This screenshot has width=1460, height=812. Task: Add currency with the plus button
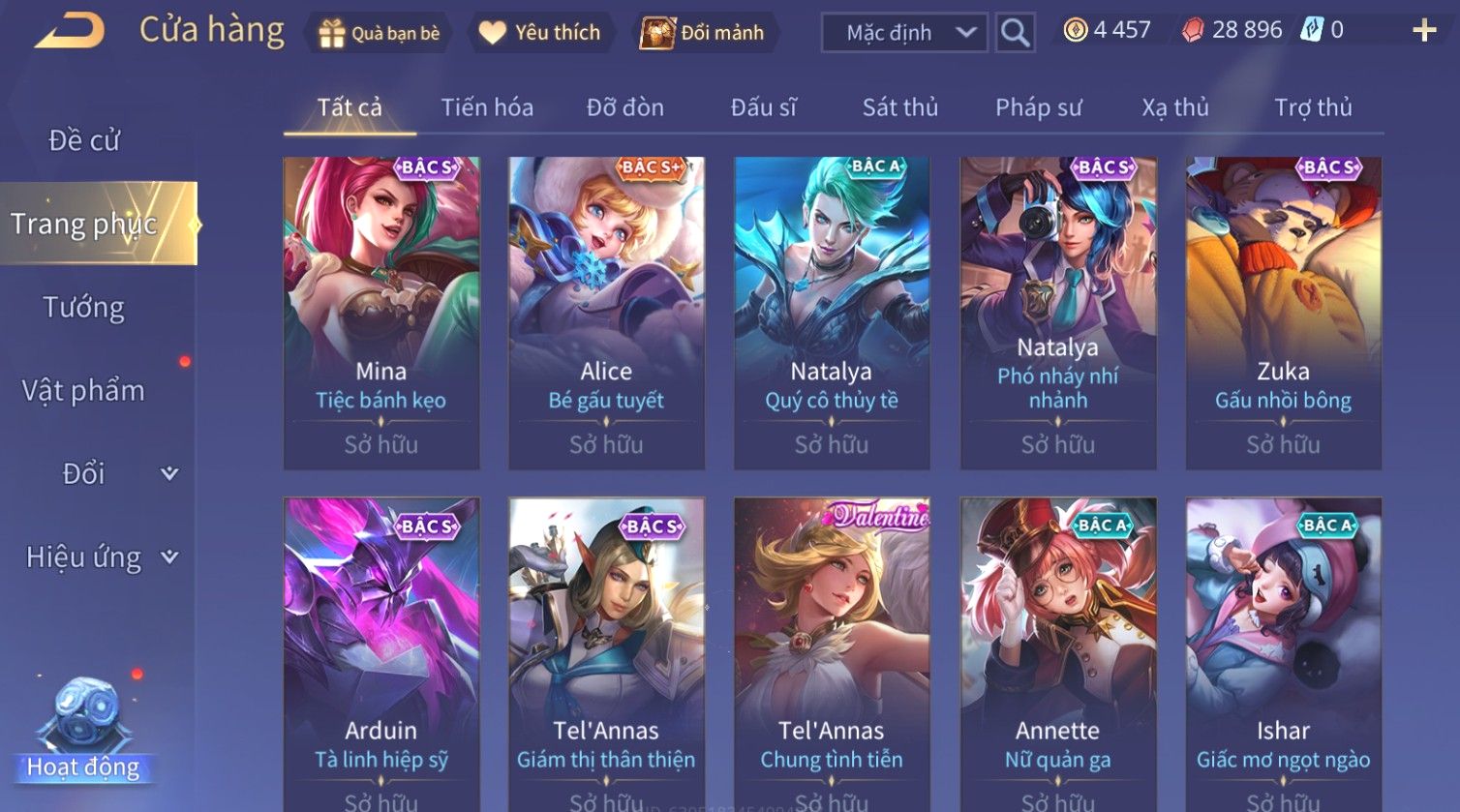coord(1424,31)
